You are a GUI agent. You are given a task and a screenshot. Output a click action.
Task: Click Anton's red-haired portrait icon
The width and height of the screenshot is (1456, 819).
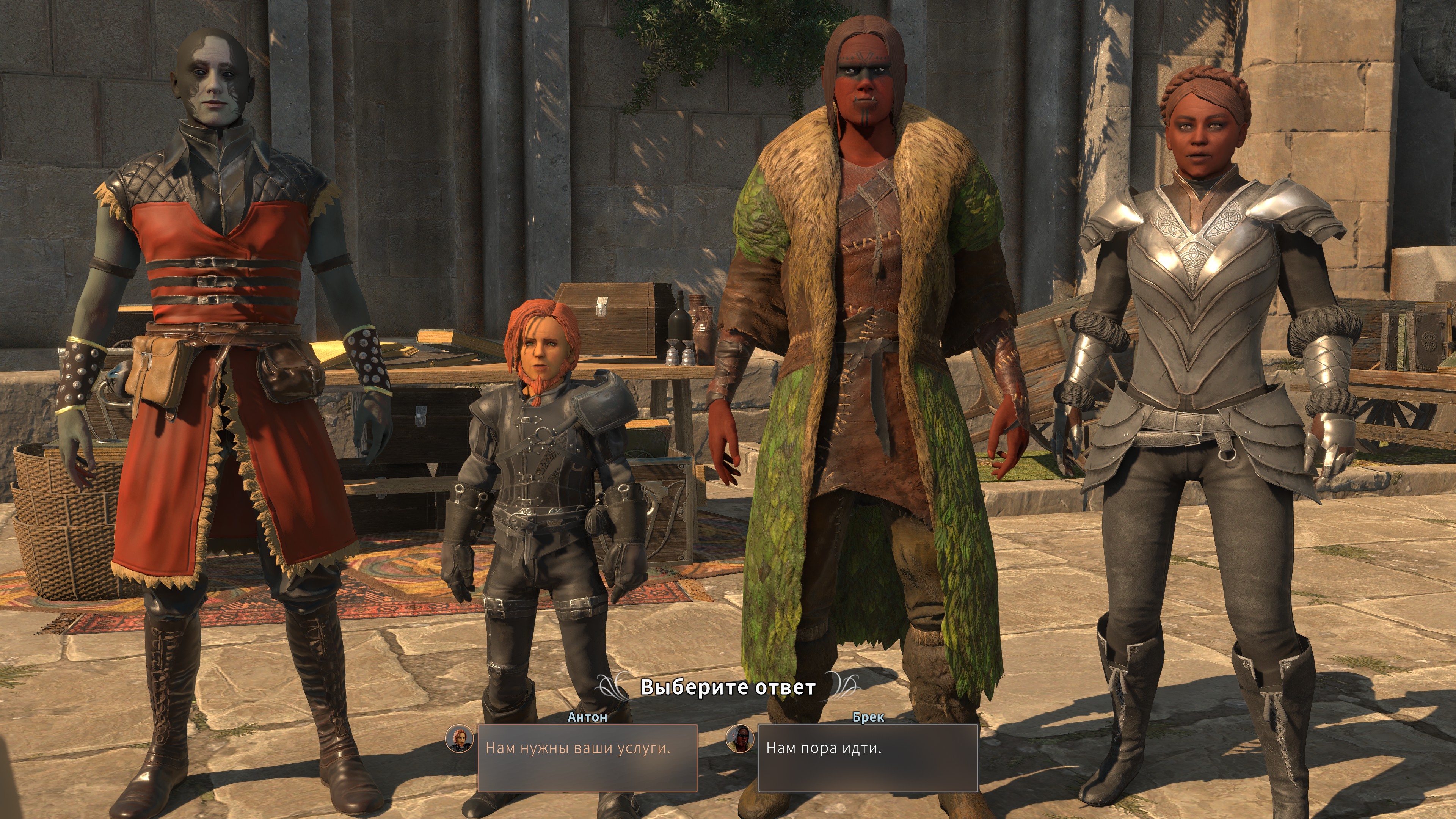point(459,739)
